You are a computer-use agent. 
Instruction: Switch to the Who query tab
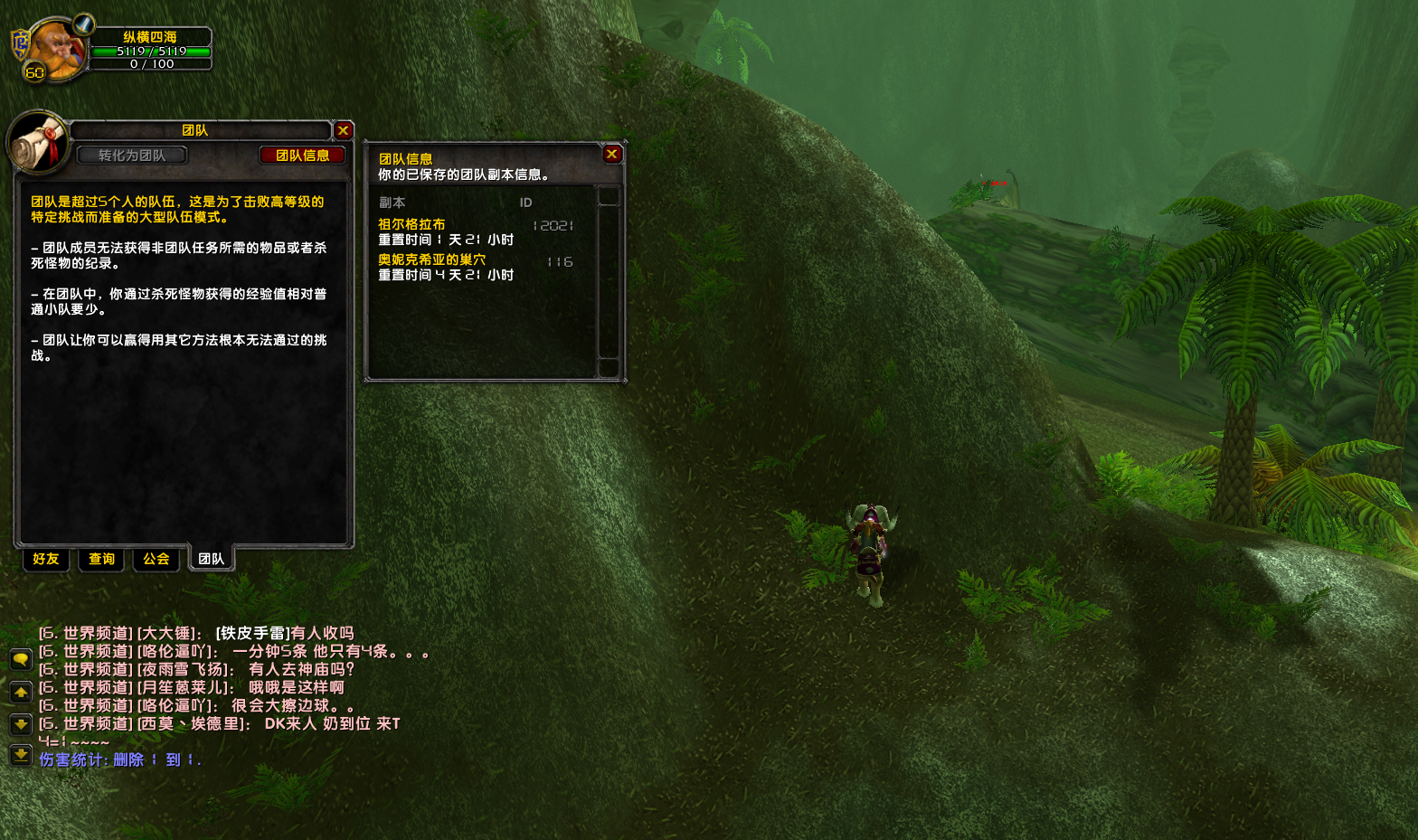(x=102, y=559)
